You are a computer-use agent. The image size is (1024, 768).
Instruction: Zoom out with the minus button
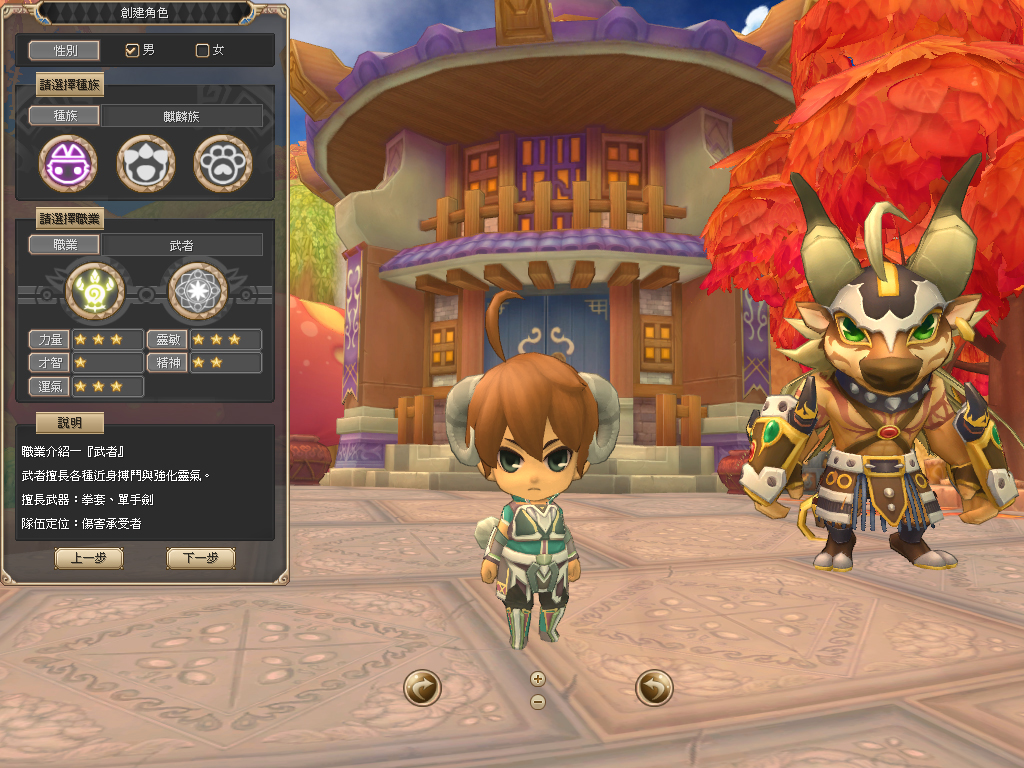click(x=538, y=701)
